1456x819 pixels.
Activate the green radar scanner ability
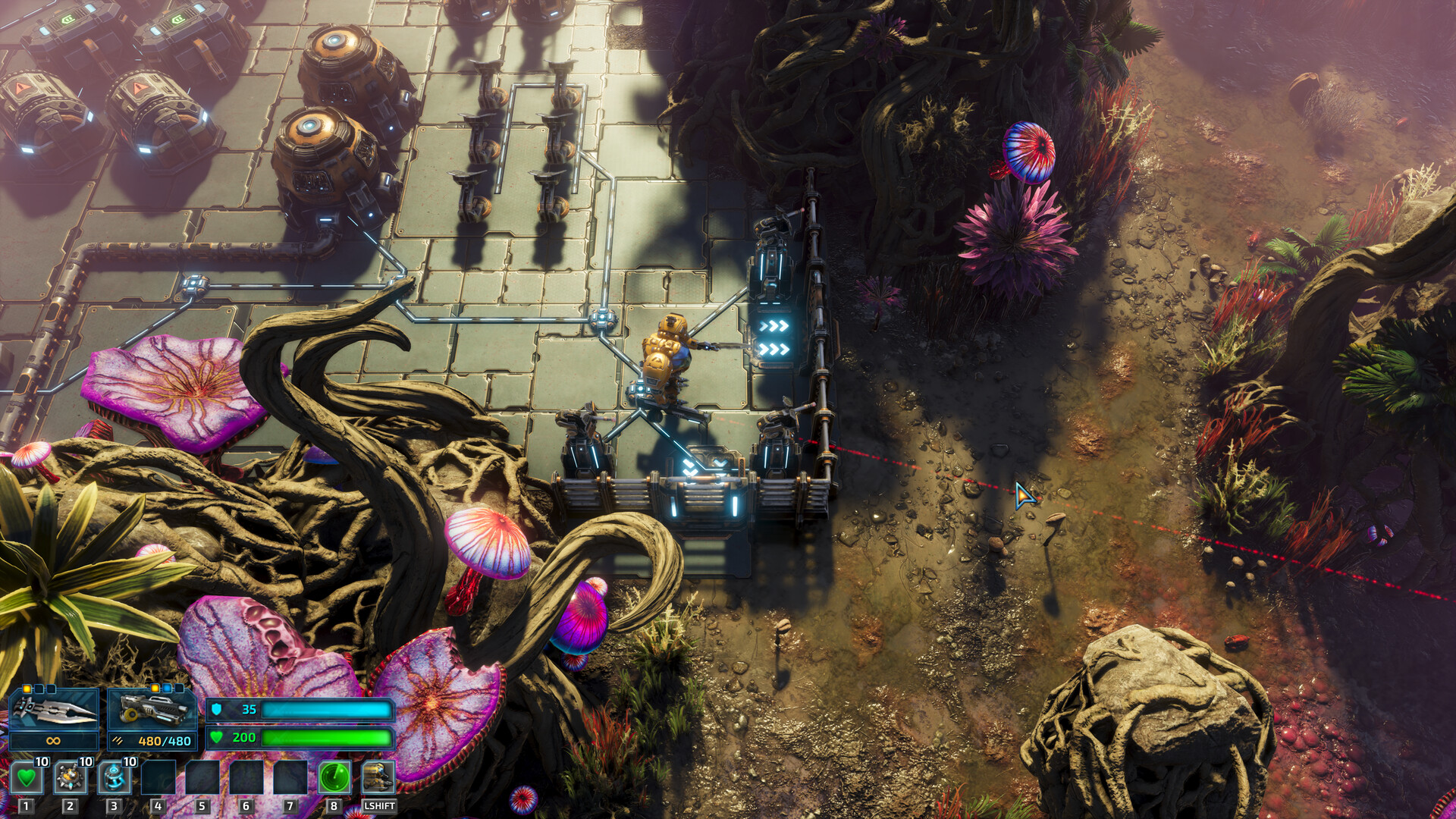click(334, 777)
